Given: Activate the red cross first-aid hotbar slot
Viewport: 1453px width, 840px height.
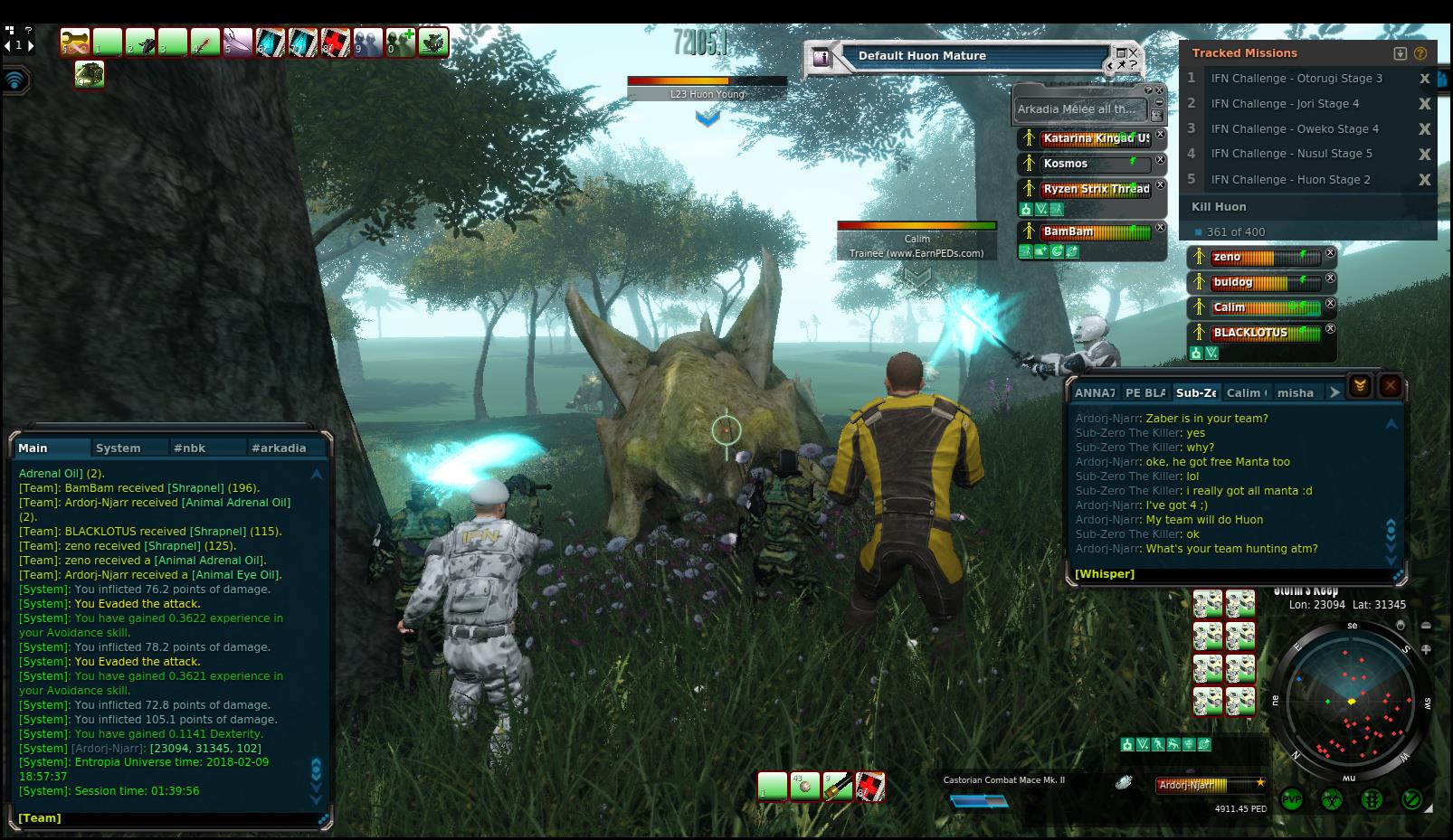Looking at the screenshot, I should [x=335, y=42].
